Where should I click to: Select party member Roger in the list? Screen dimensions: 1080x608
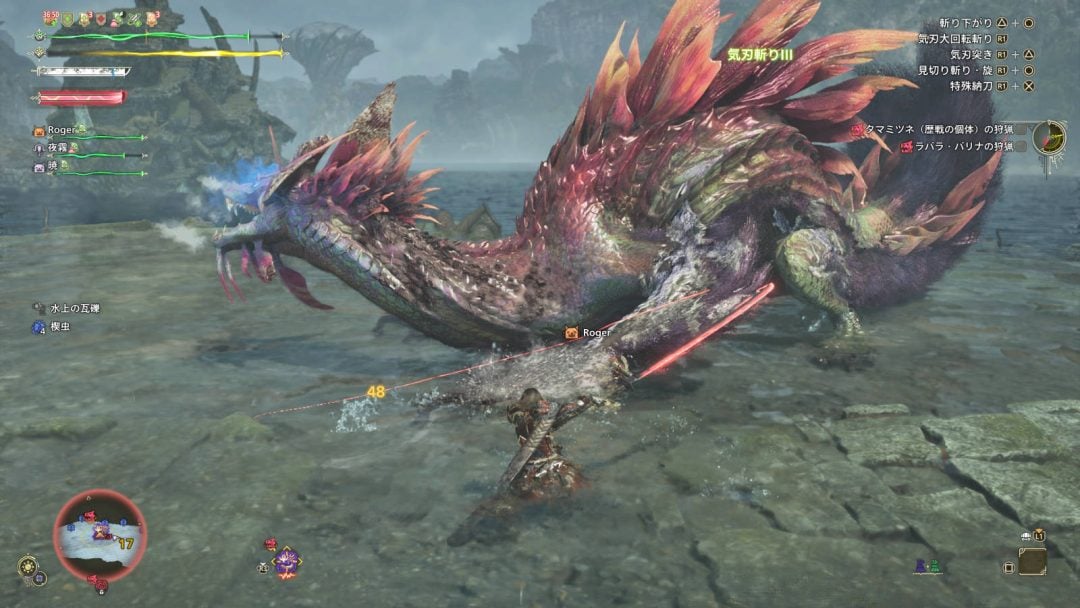point(62,130)
